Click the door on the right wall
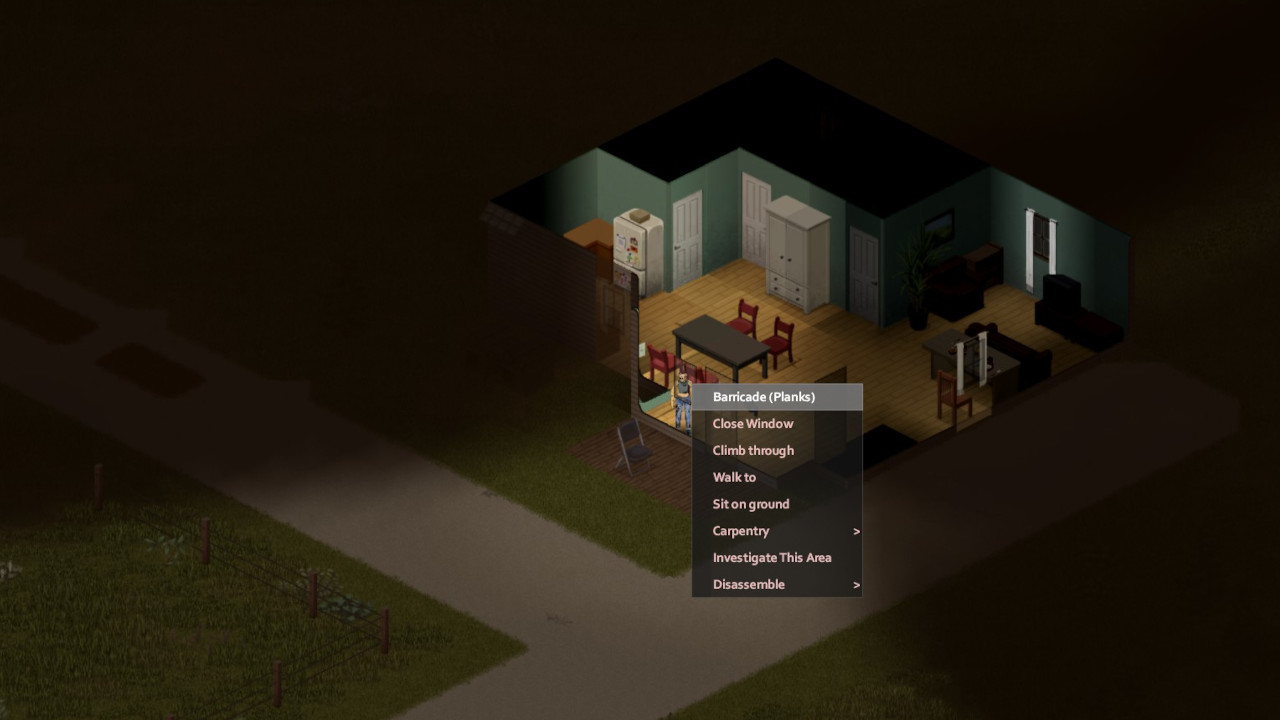Viewport: 1280px width, 720px height. [862, 265]
